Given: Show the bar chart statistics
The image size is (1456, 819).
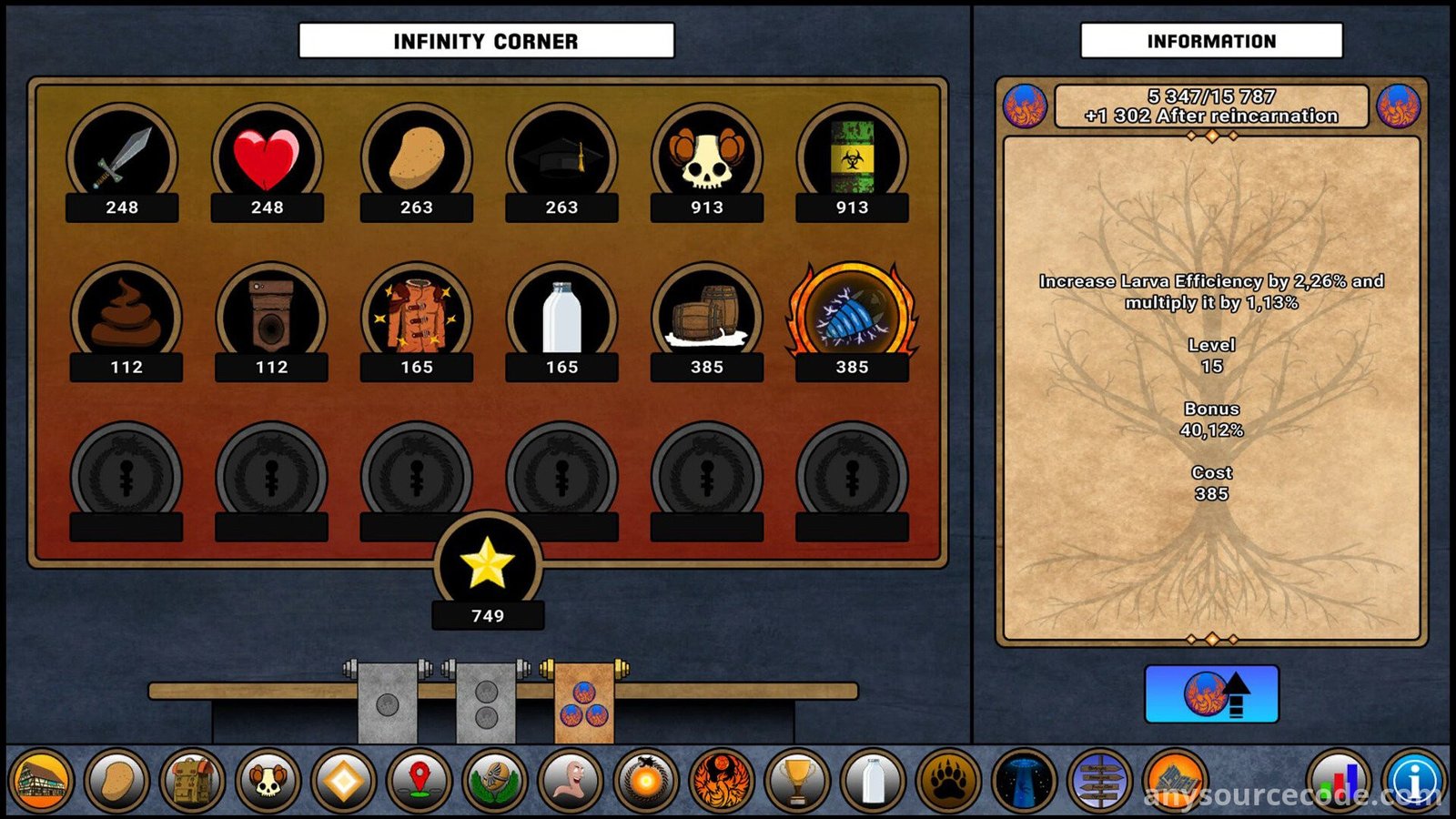Looking at the screenshot, I should coord(1338,781).
